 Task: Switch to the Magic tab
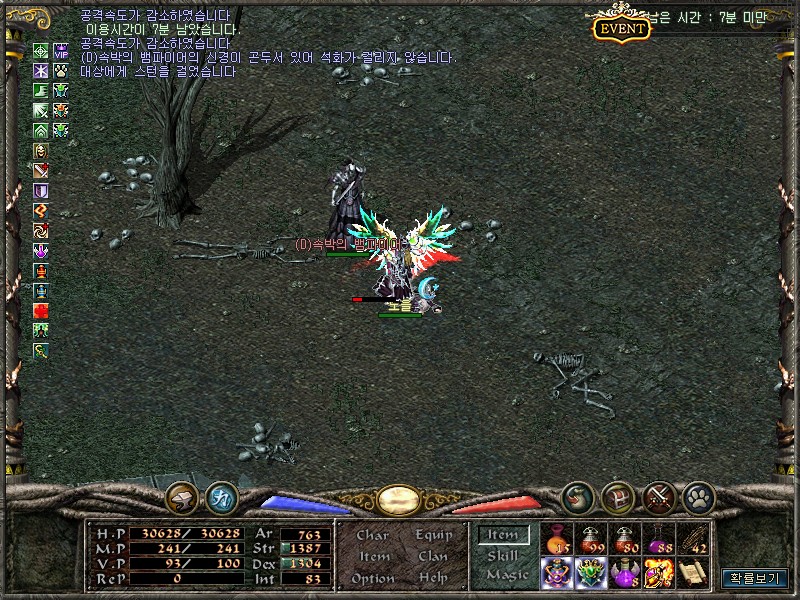pos(505,575)
